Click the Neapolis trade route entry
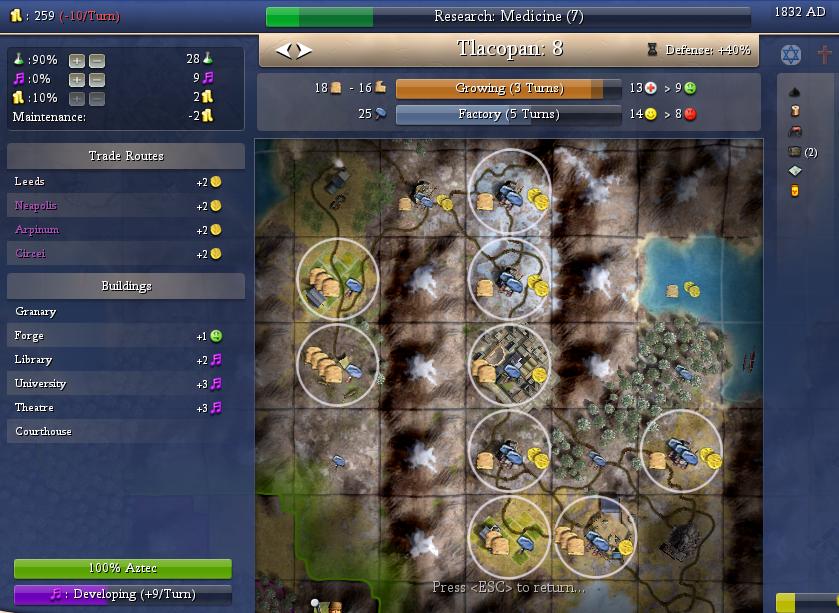Image resolution: width=839 pixels, height=613 pixels. point(36,206)
